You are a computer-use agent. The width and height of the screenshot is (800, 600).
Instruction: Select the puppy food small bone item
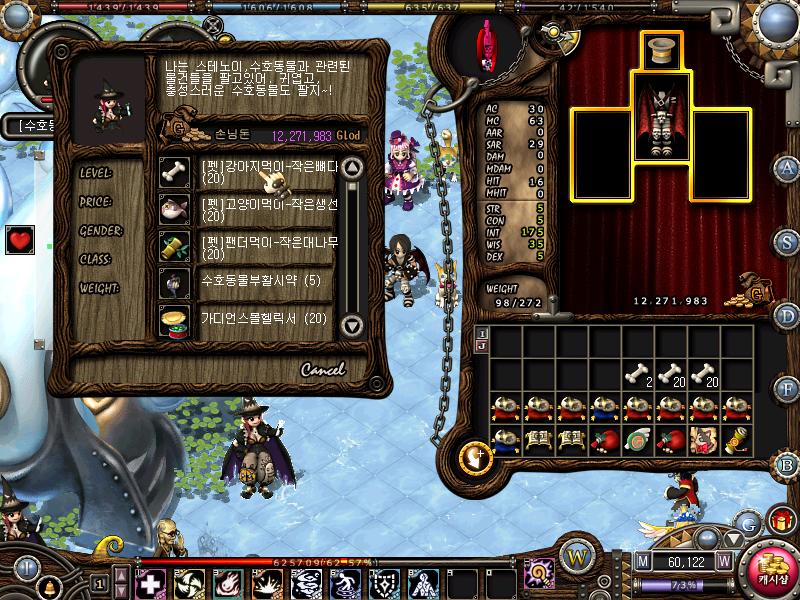[x=268, y=172]
